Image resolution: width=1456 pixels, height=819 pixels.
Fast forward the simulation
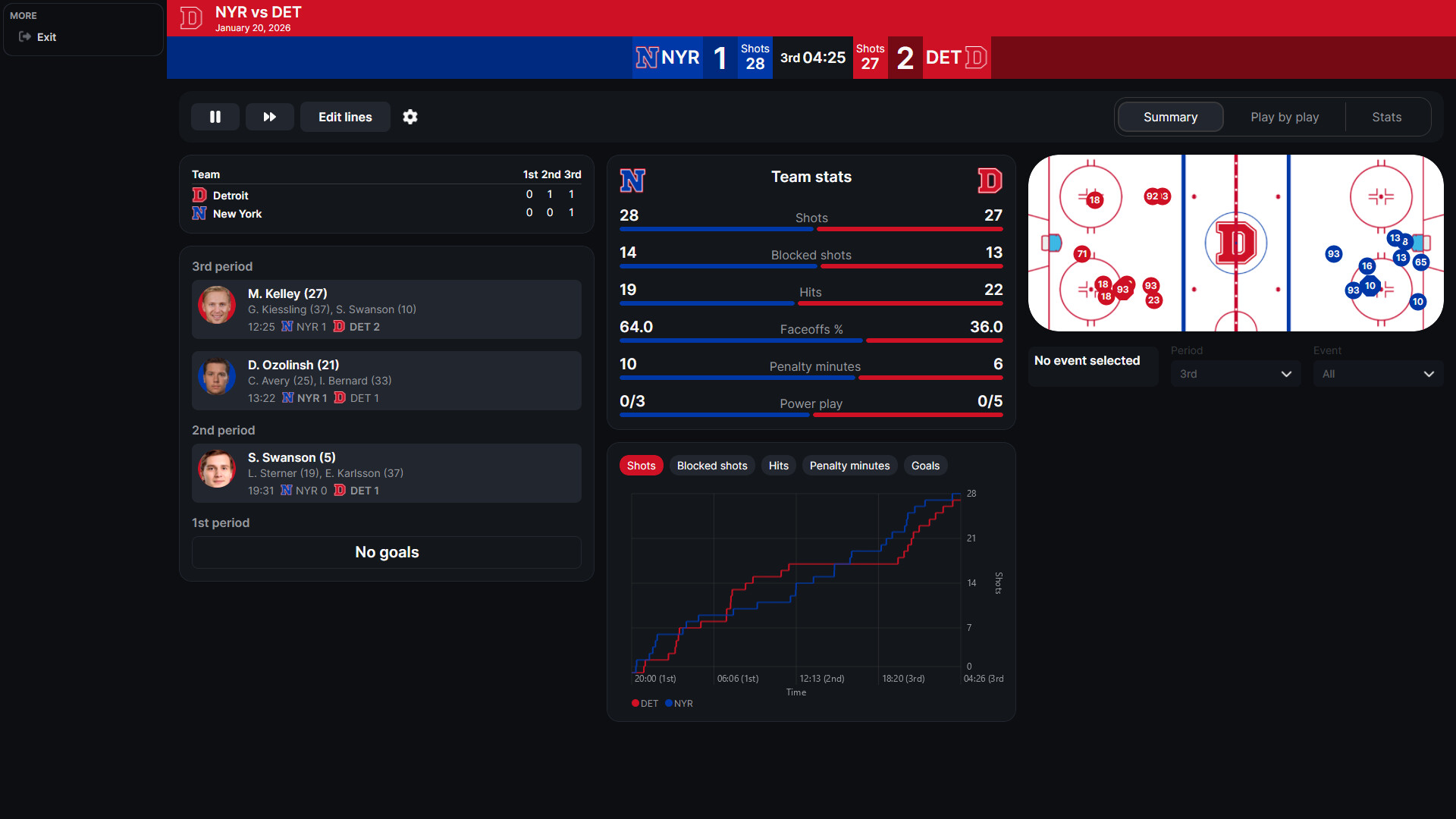[270, 117]
